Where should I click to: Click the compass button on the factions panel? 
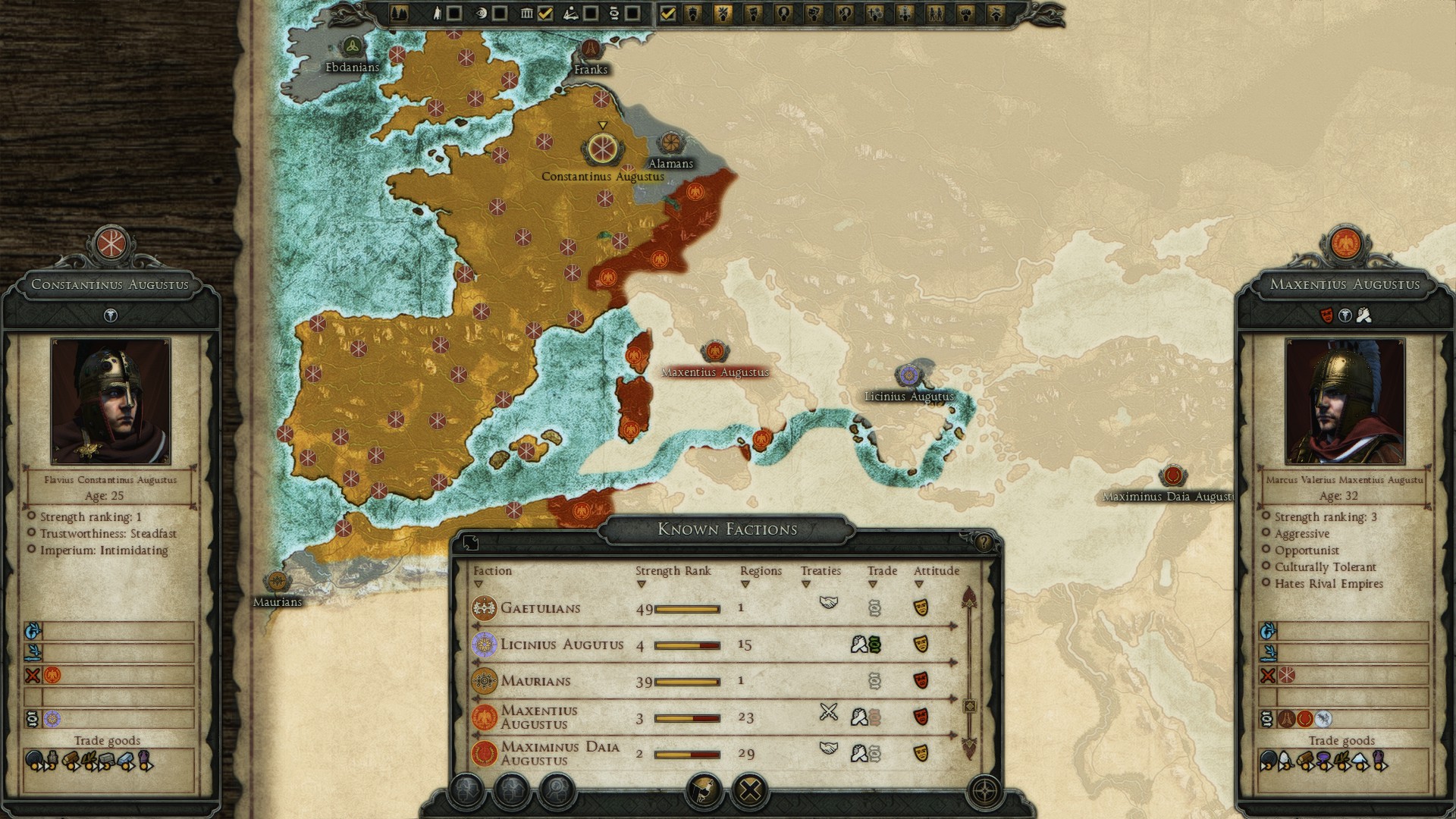[x=984, y=792]
